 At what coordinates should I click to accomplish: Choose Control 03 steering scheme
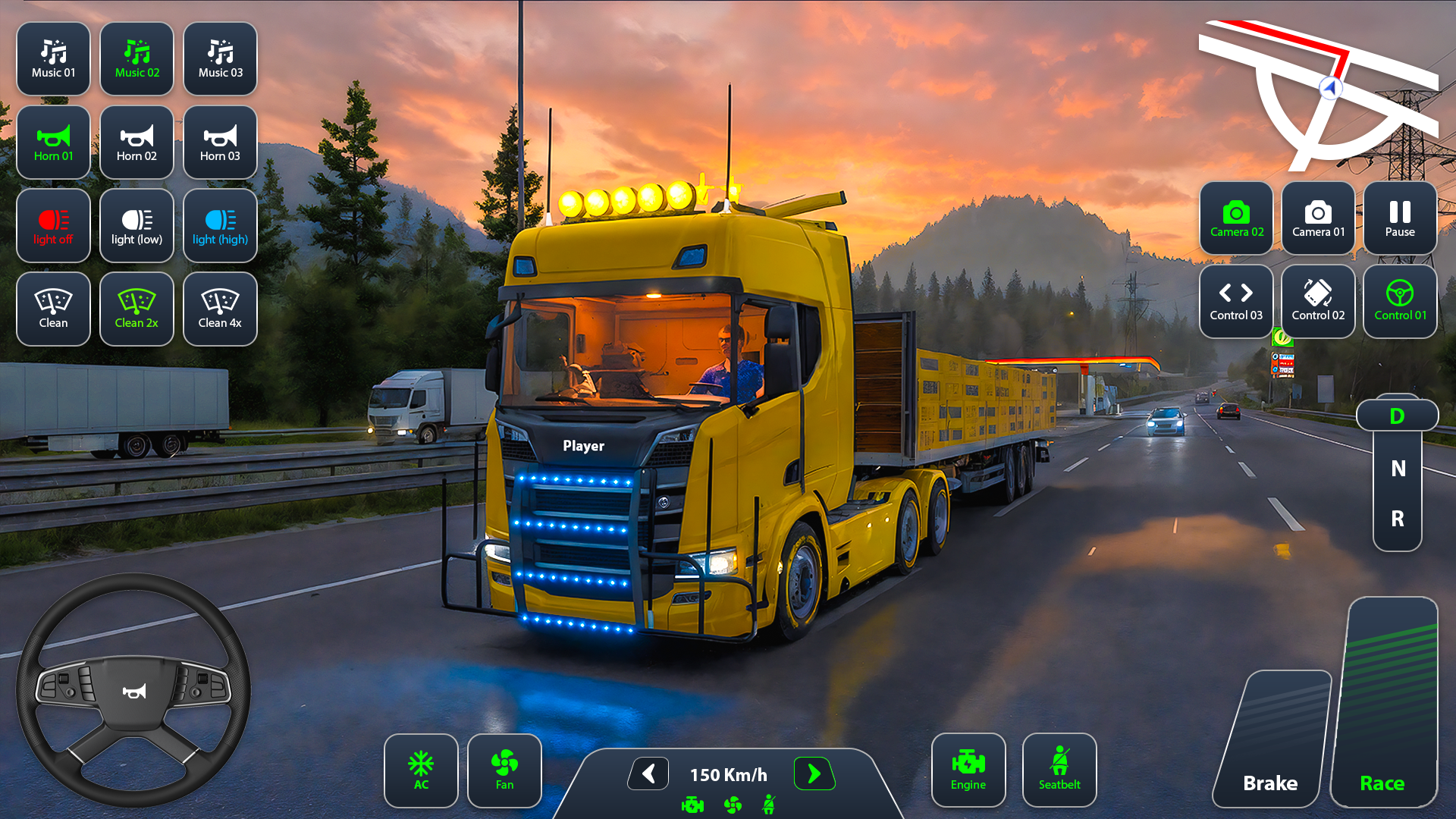coord(1236,301)
